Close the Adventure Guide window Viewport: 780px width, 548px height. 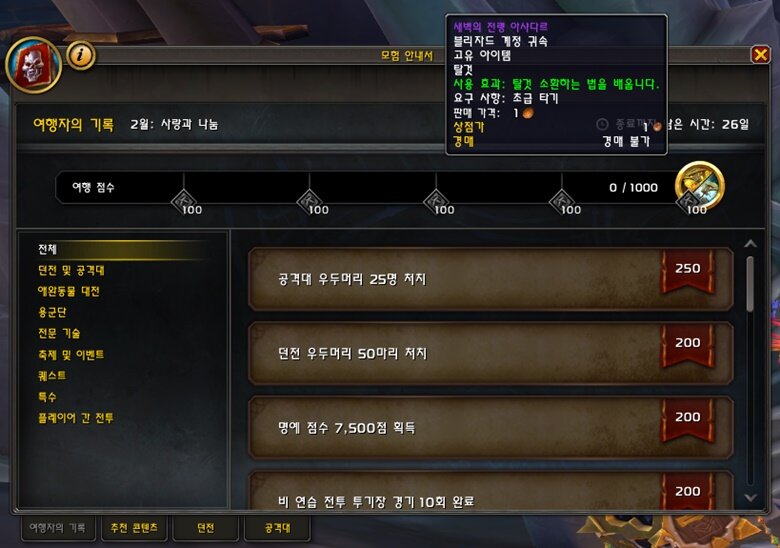pyautogui.click(x=761, y=55)
